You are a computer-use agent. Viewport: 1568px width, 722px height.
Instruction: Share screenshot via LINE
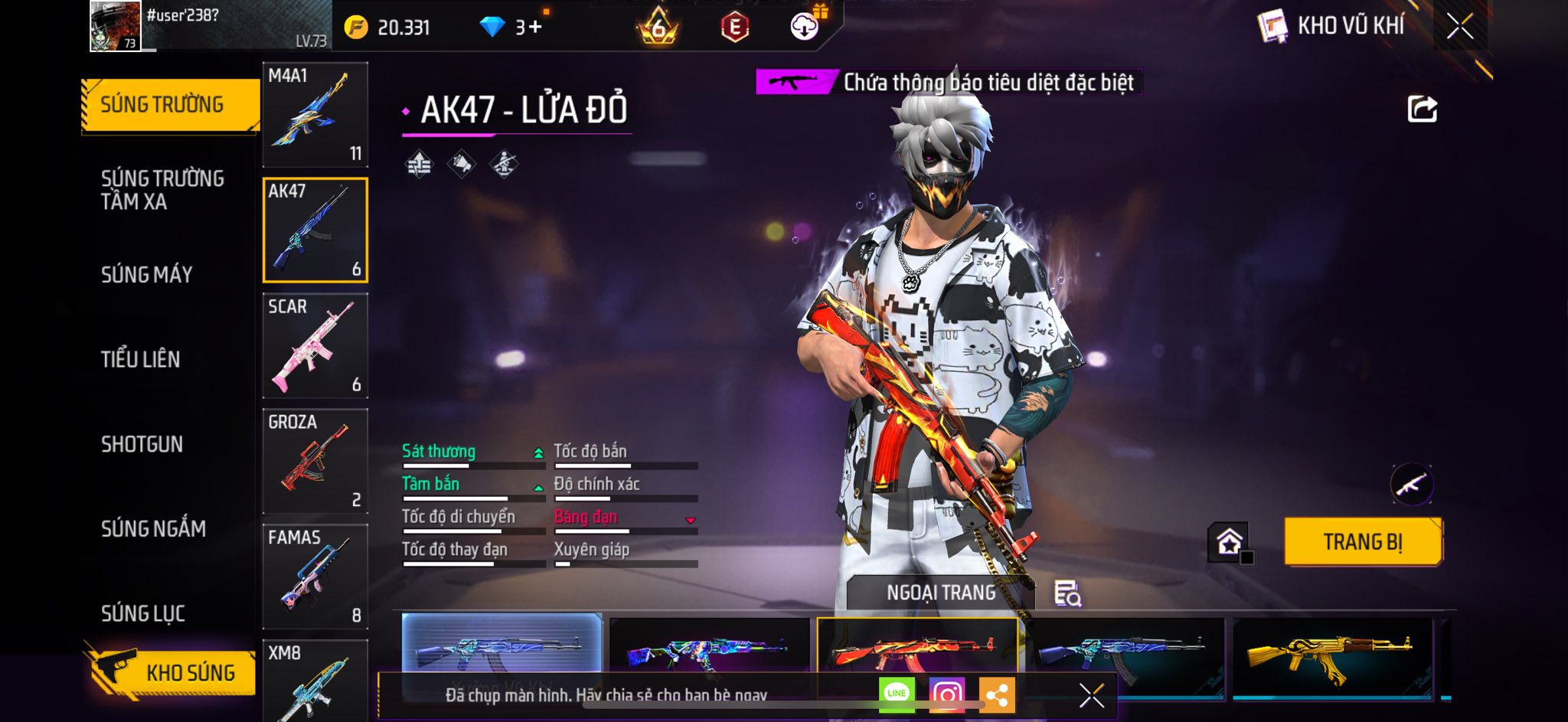click(x=897, y=694)
